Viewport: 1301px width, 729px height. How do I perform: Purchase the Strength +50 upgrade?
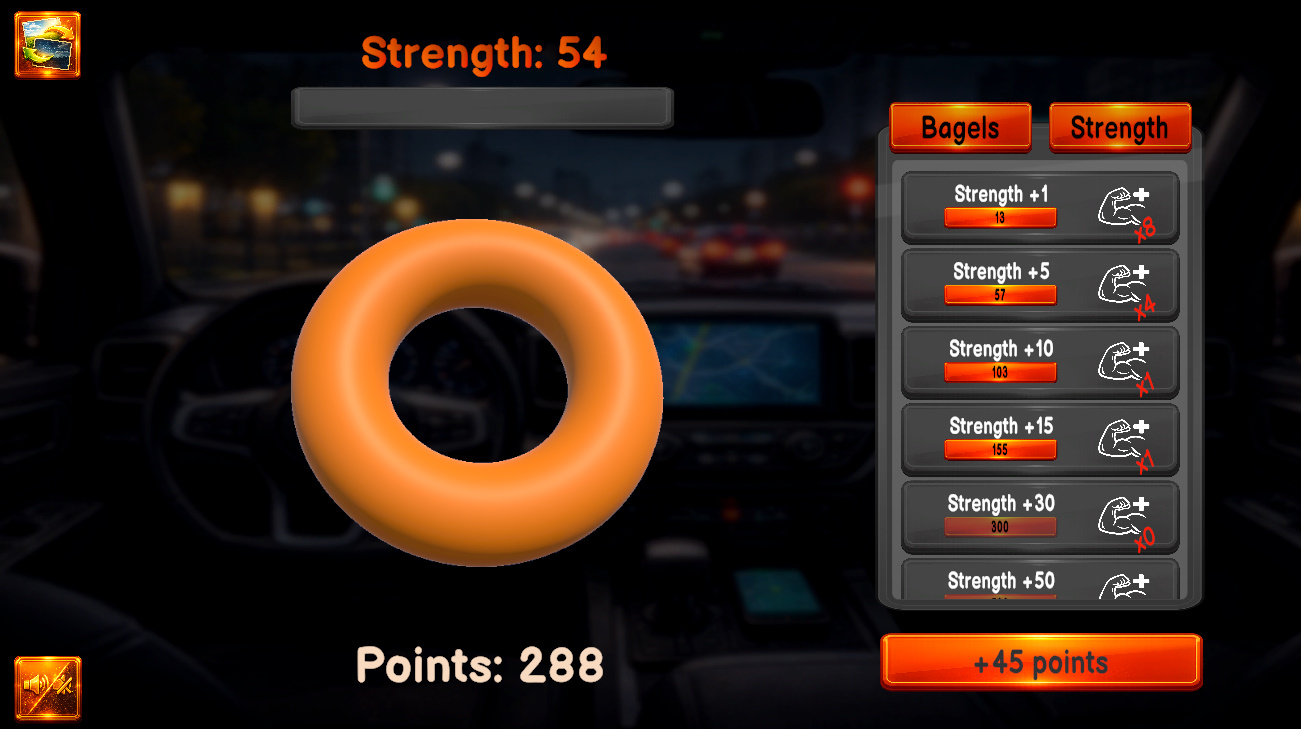[x=1040, y=585]
